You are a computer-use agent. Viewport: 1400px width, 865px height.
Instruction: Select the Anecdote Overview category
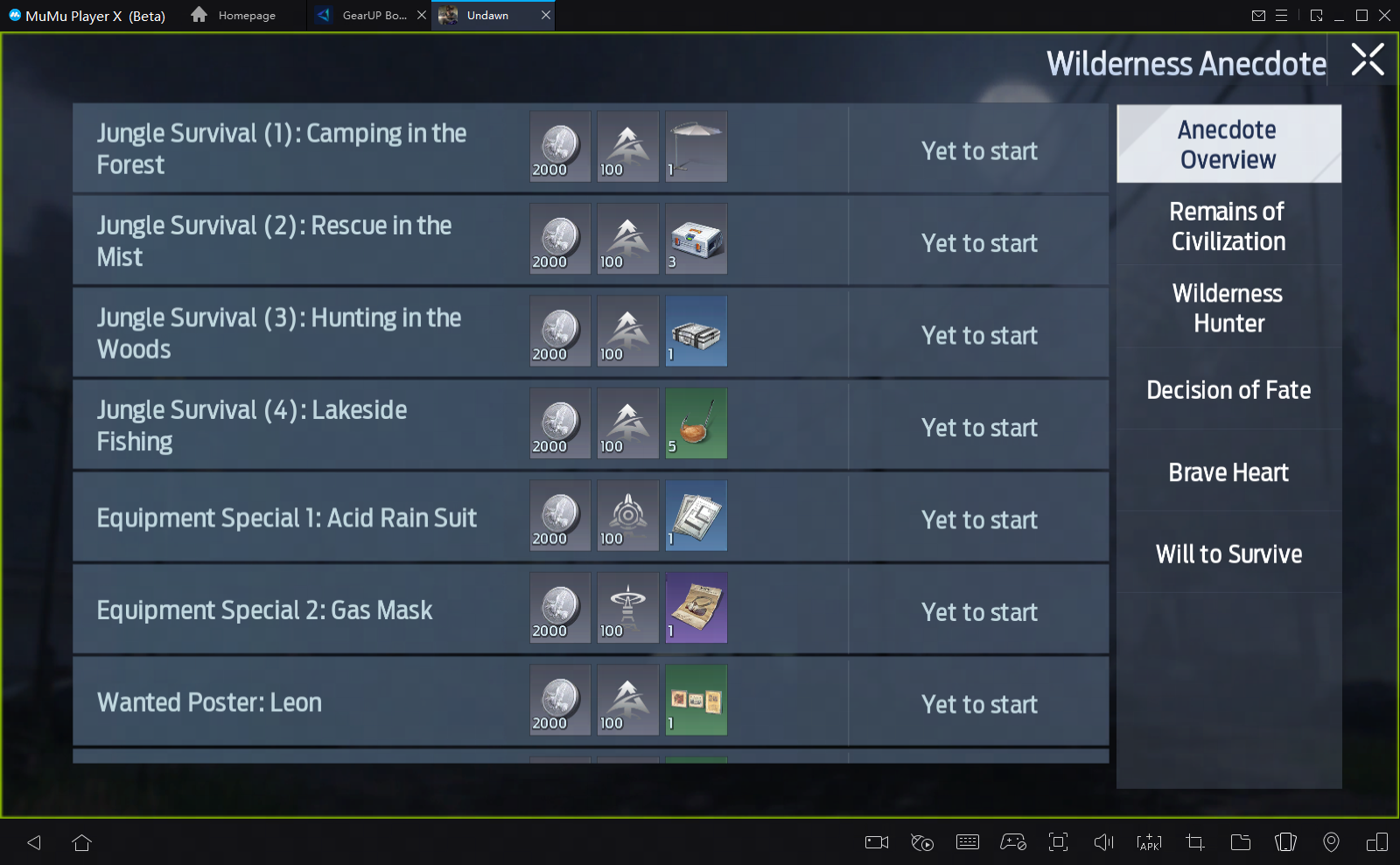tap(1228, 144)
